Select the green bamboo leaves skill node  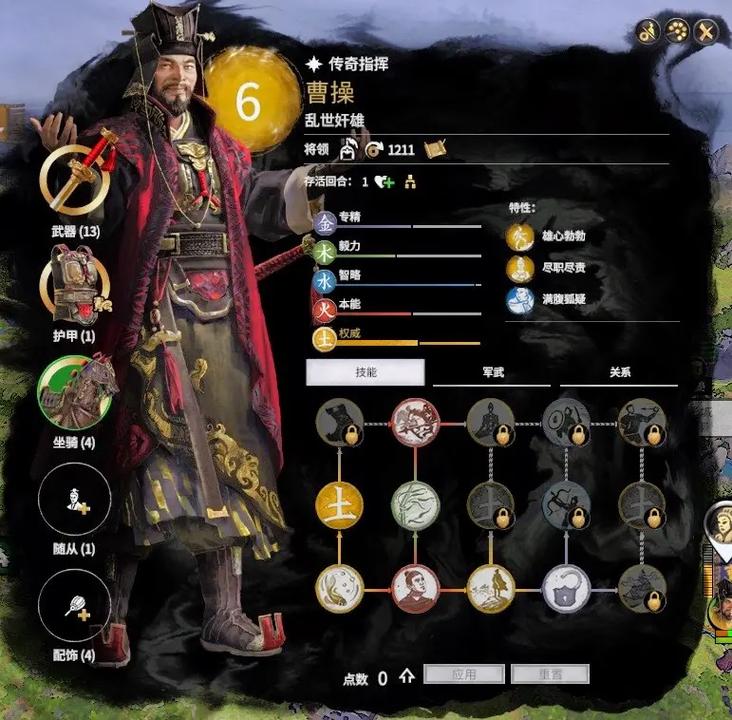coord(415,506)
